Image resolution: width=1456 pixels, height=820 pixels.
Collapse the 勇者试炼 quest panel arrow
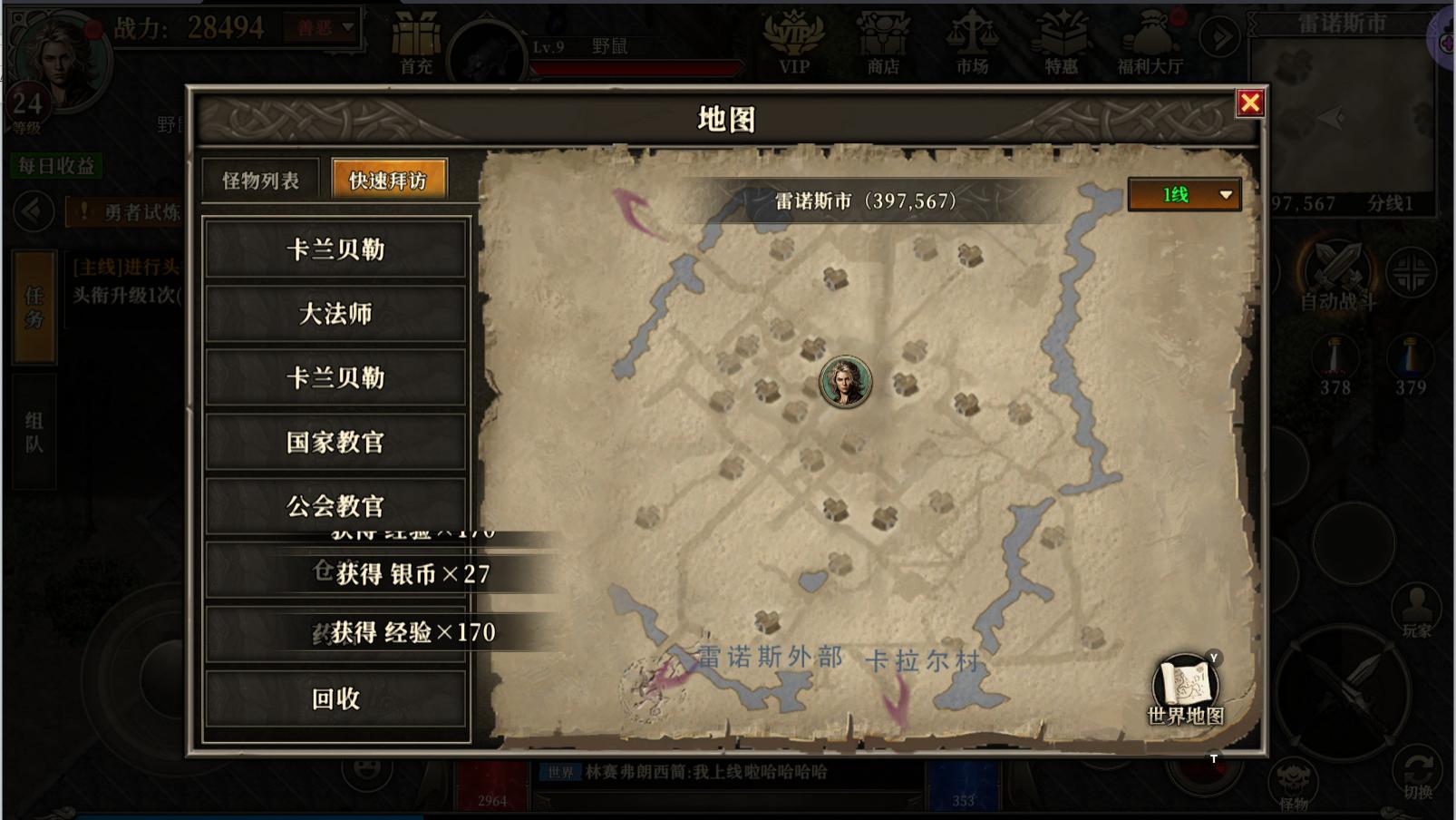pyautogui.click(x=34, y=213)
